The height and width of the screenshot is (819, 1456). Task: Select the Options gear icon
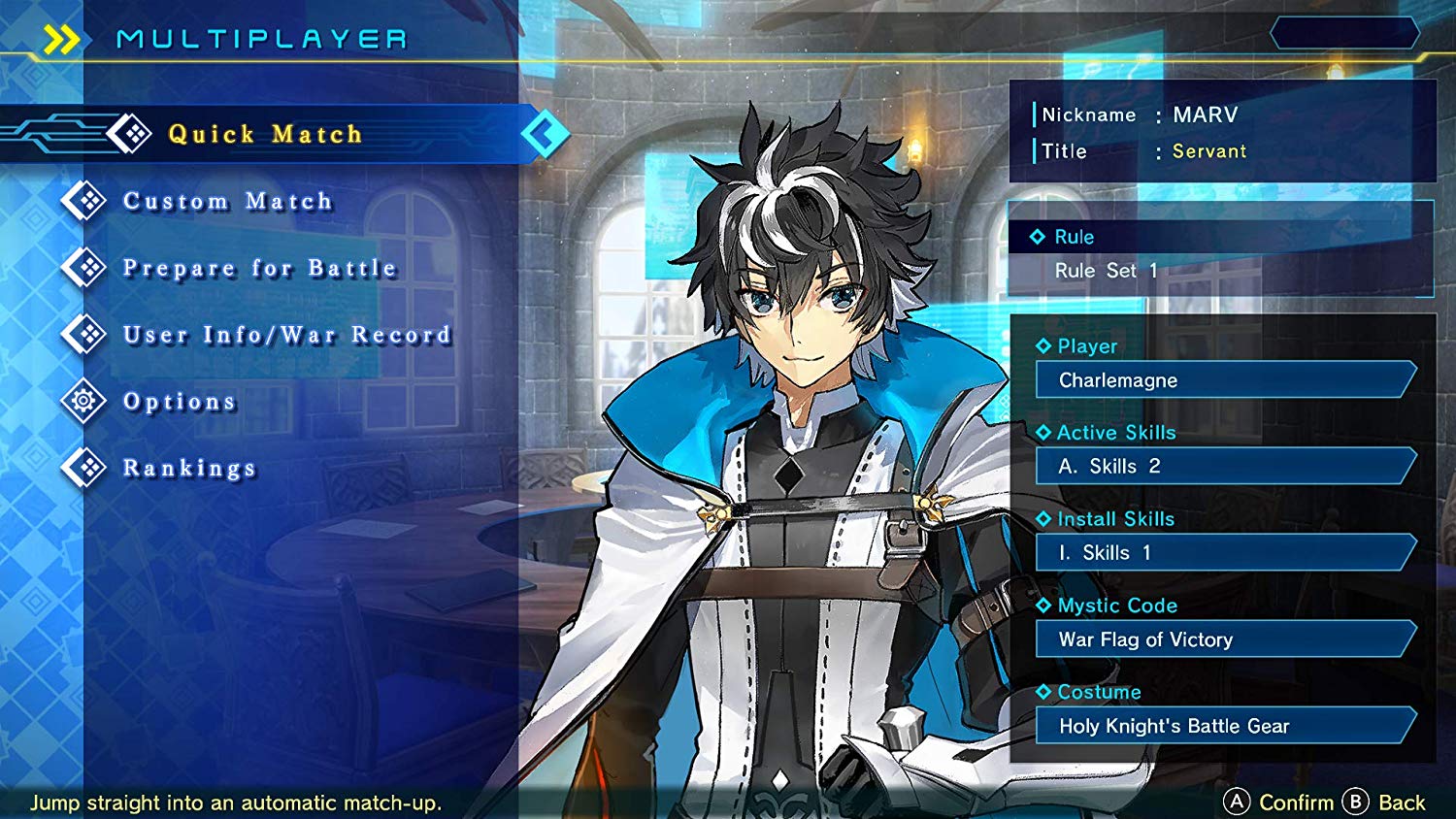click(84, 401)
